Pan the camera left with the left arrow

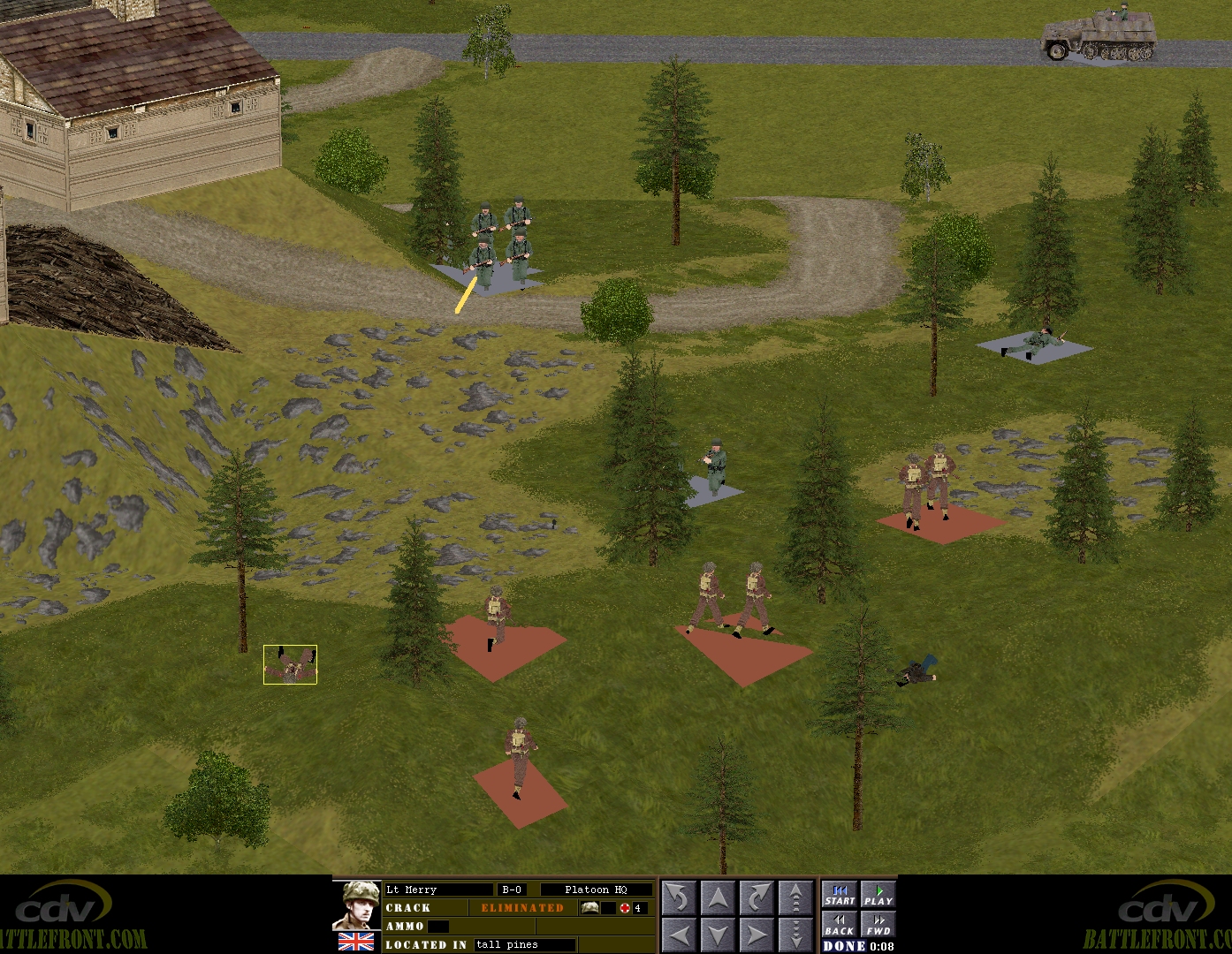pyautogui.click(x=679, y=934)
